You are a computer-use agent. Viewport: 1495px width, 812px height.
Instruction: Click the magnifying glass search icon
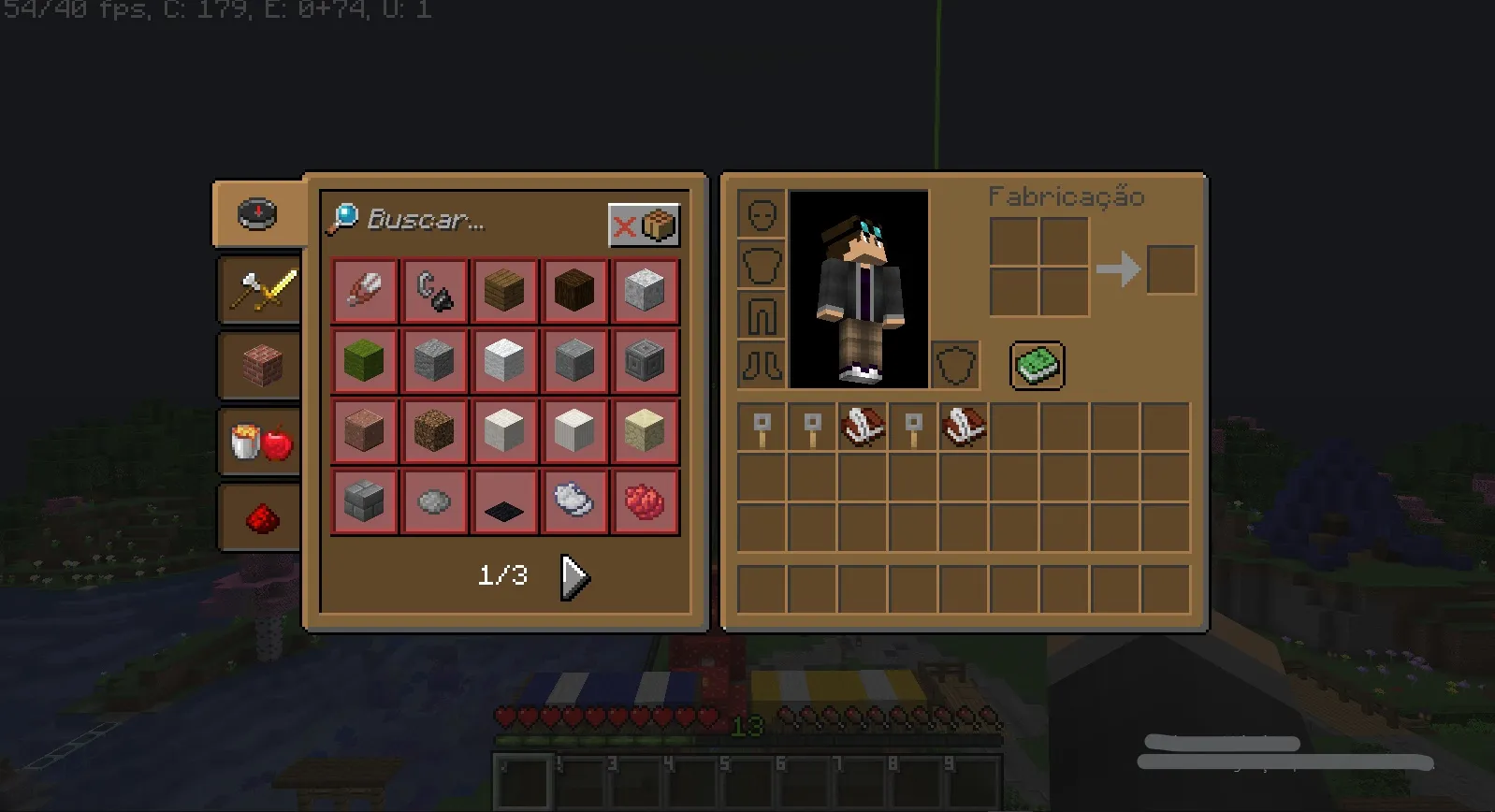tap(345, 217)
